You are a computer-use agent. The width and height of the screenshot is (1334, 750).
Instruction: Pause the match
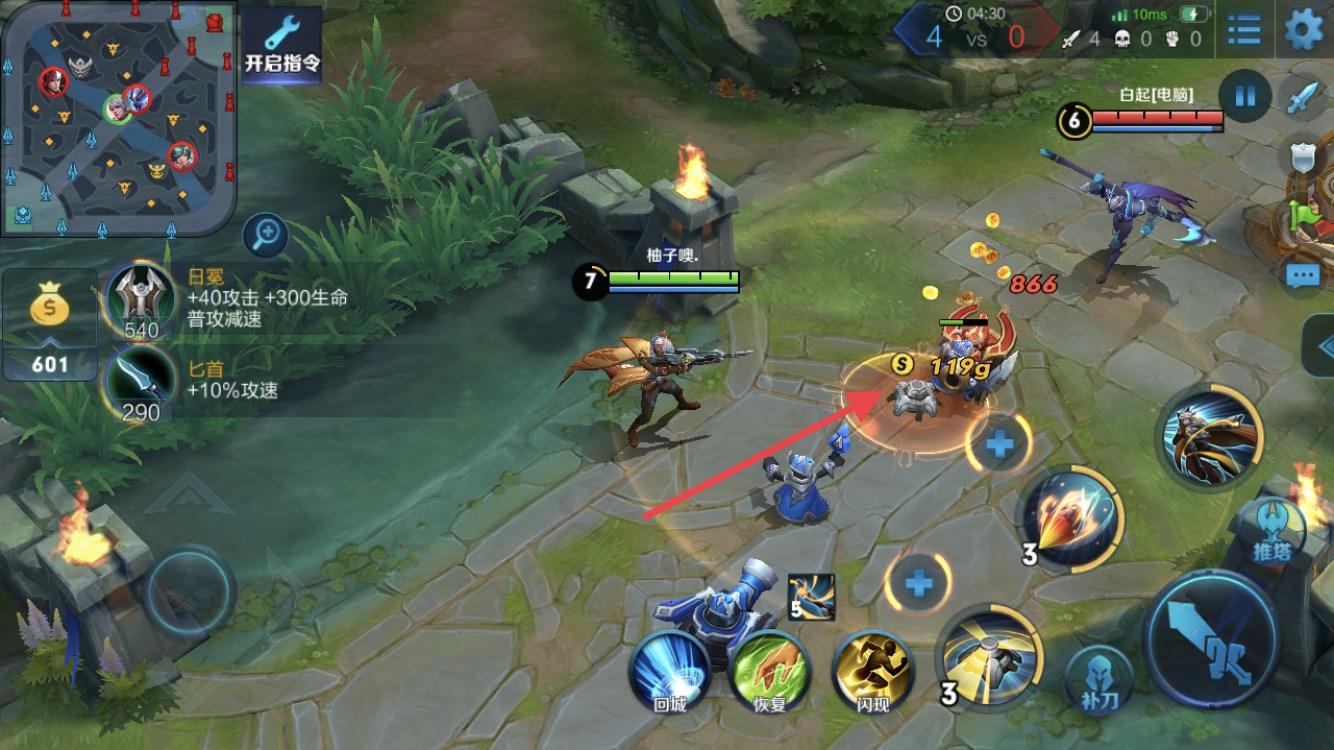click(x=1245, y=97)
